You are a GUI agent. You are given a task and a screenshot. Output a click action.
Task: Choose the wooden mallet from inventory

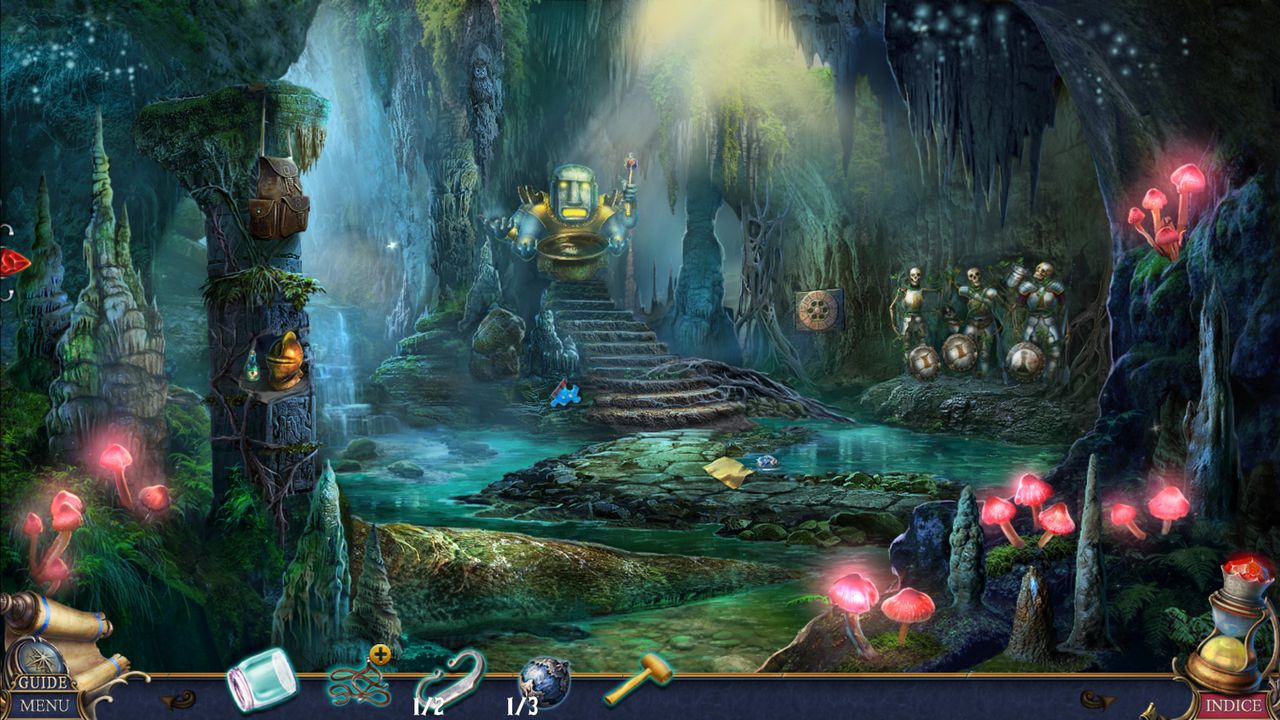[x=637, y=679]
